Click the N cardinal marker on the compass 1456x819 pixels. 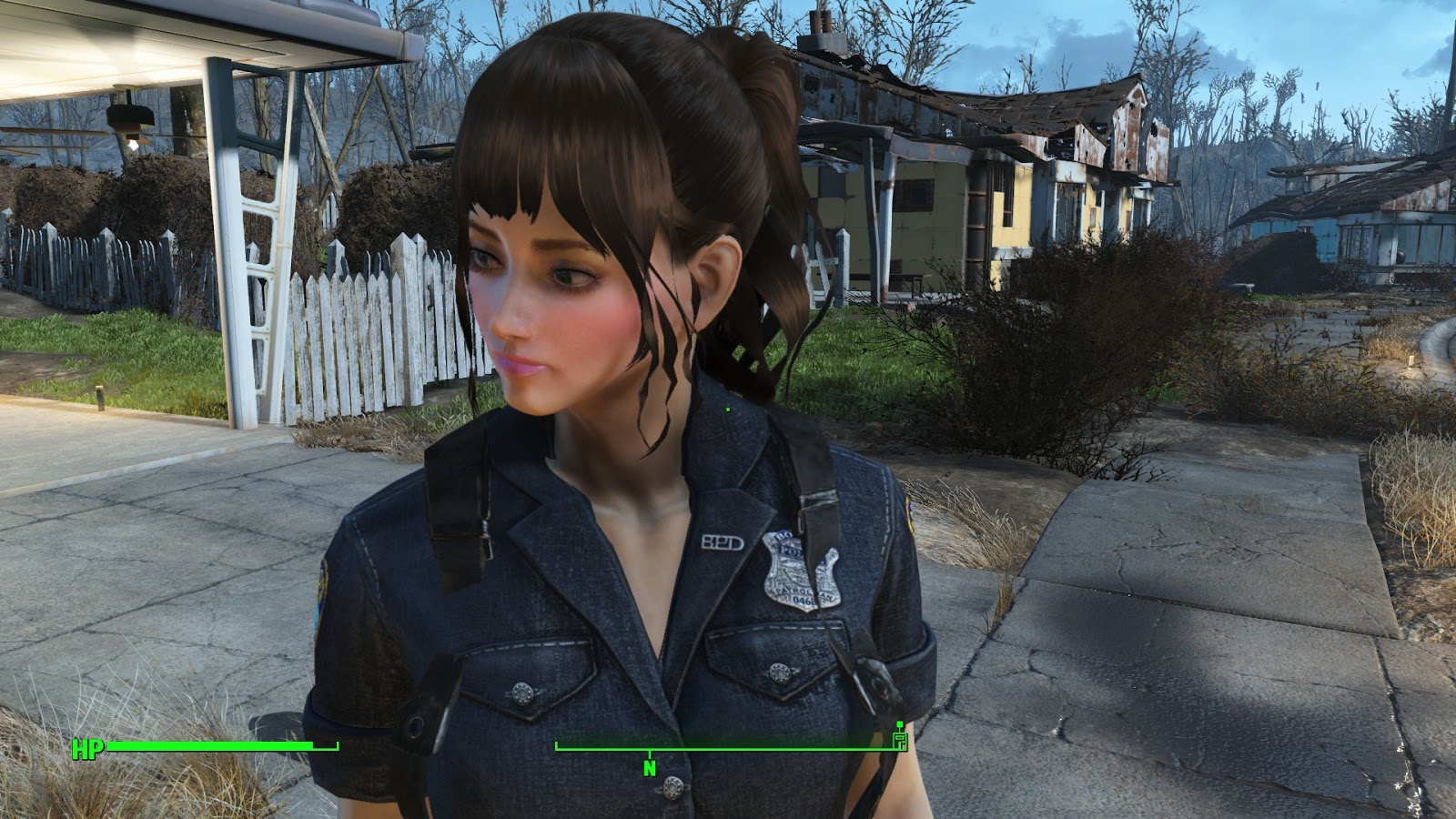[x=648, y=767]
